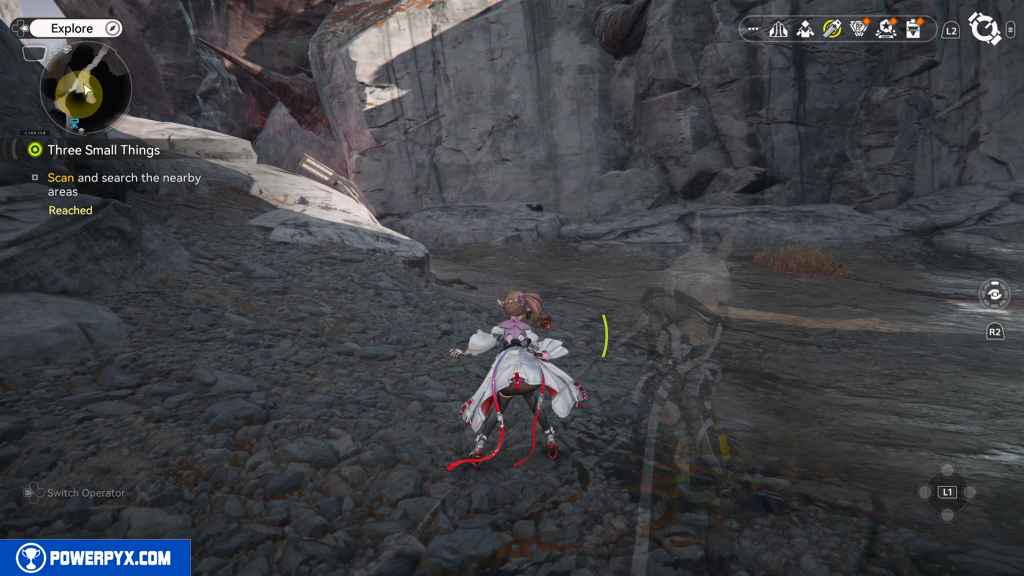Open the circular minimap
Screen dimensions: 1024x576
point(85,89)
